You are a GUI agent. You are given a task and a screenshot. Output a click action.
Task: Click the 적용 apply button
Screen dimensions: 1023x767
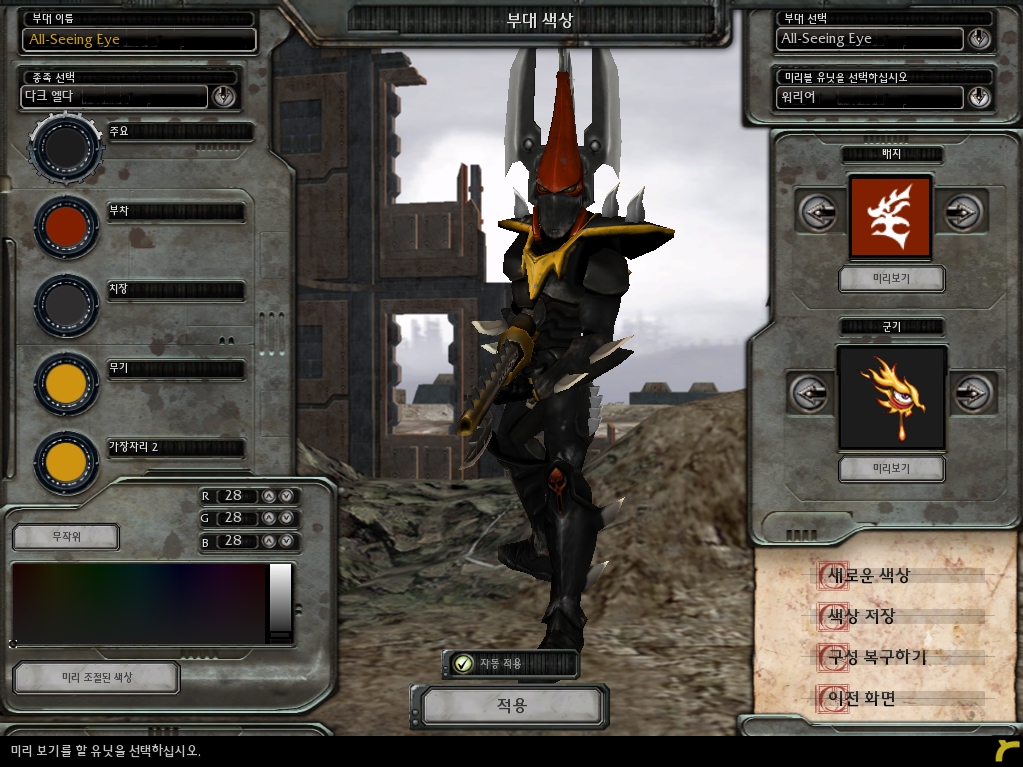coord(511,706)
